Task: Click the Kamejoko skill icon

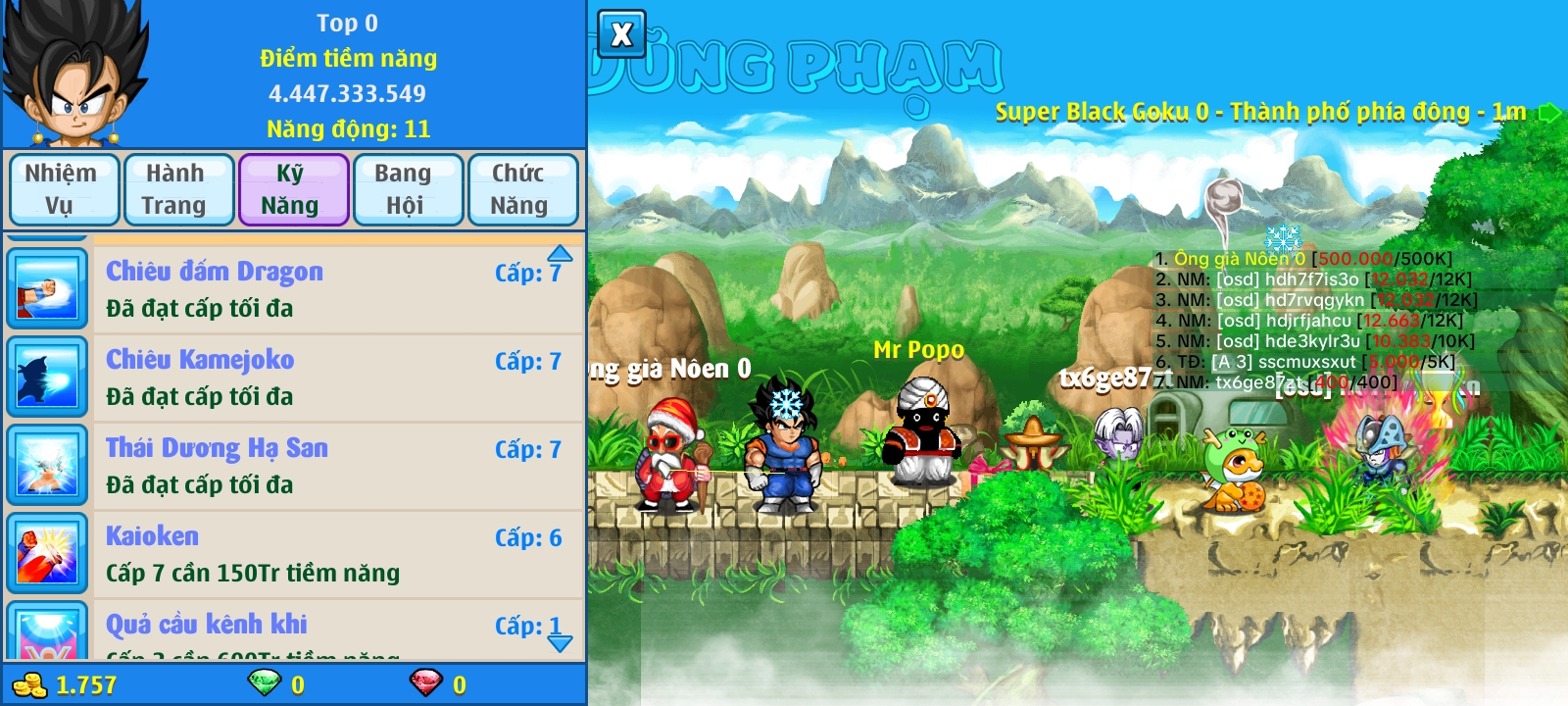Action: pos(47,378)
